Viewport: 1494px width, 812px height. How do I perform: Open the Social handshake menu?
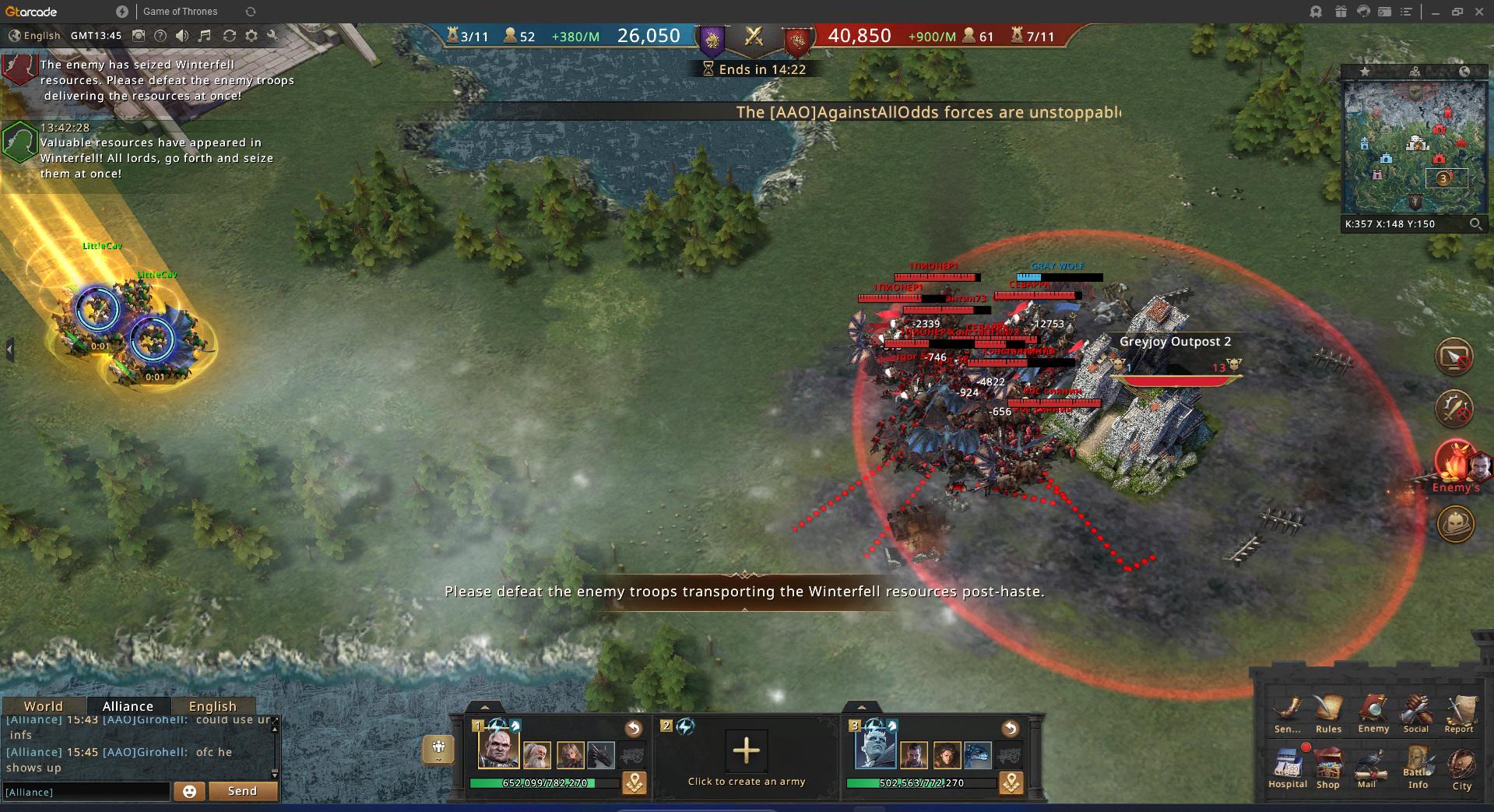point(1415,712)
